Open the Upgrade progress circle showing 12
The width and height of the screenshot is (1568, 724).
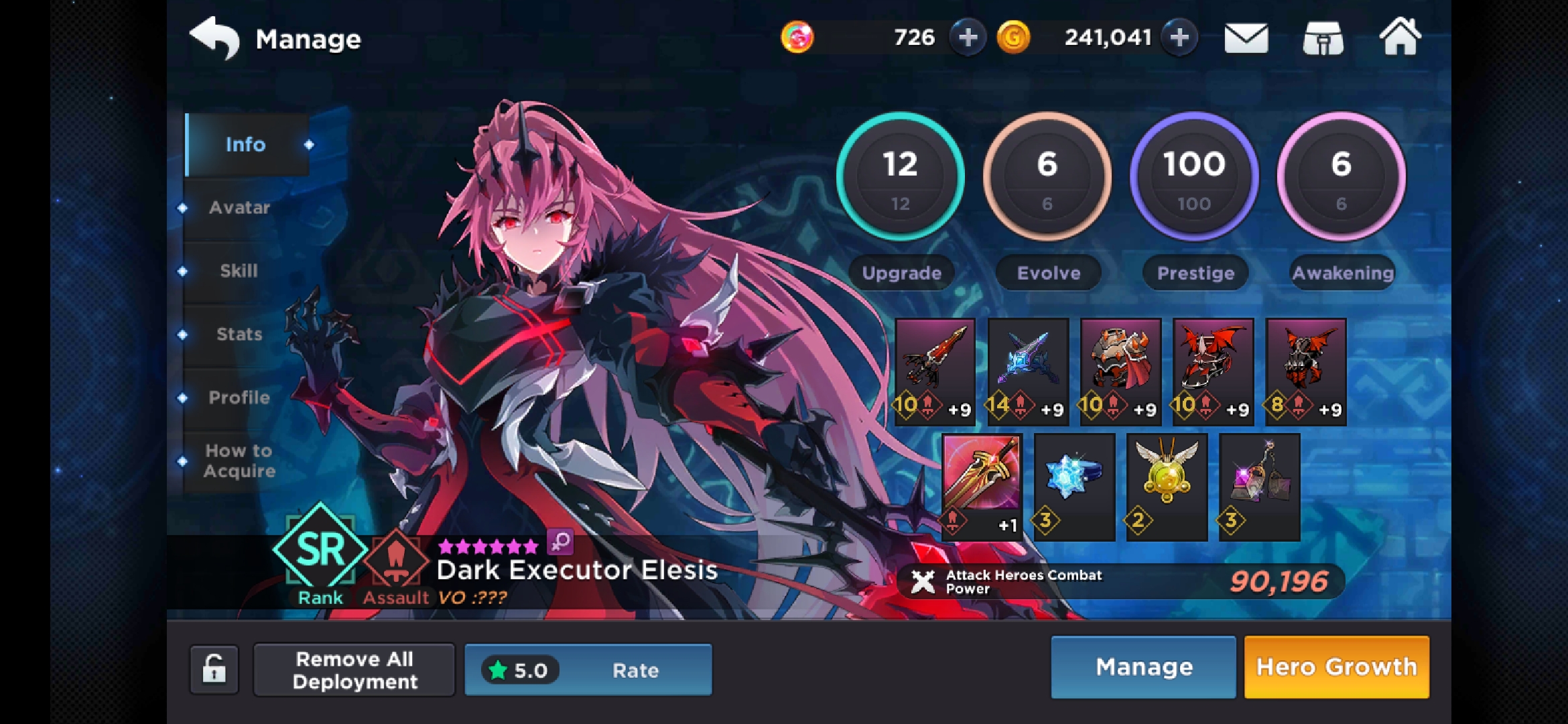tap(901, 176)
